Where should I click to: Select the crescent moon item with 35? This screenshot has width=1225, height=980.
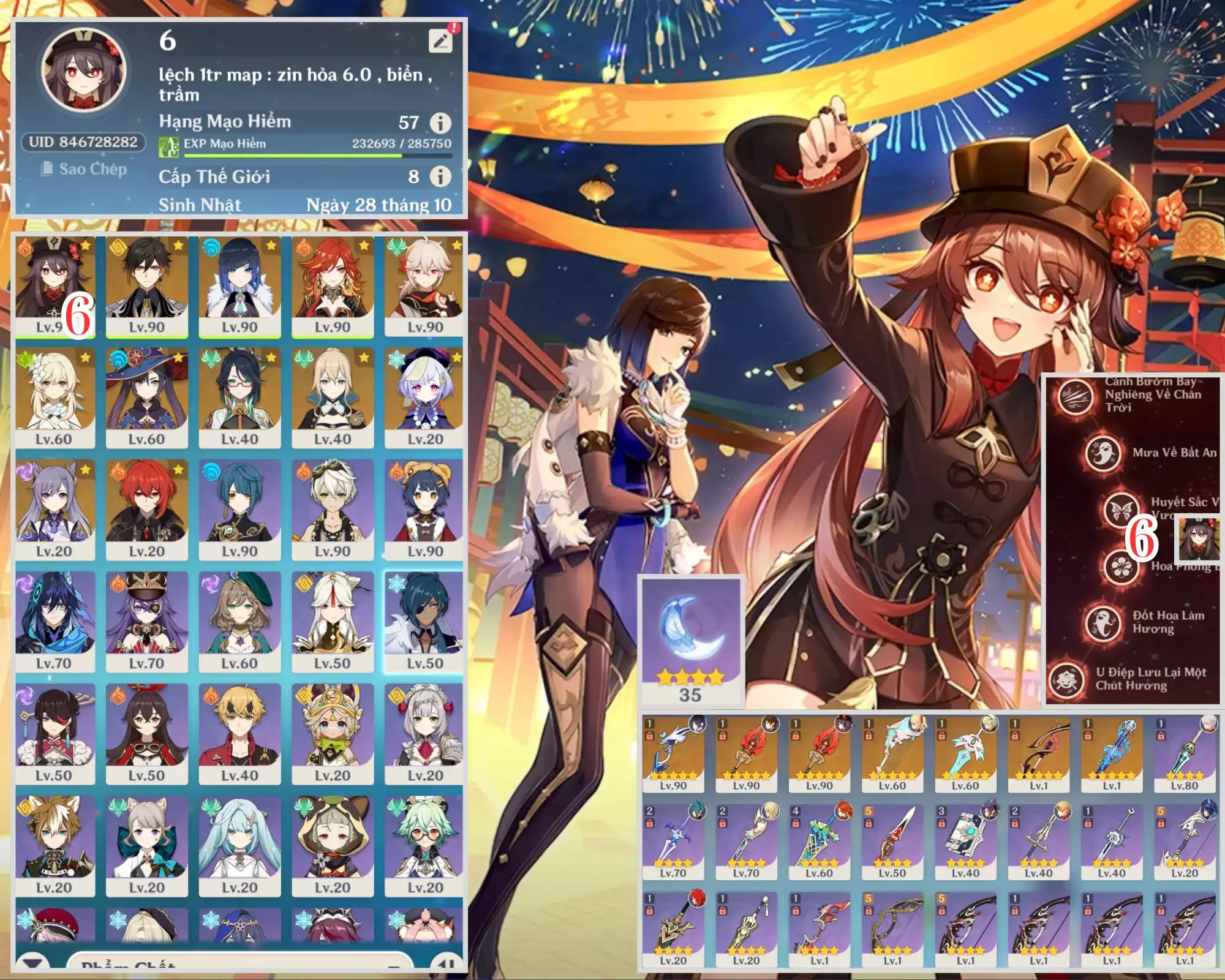pos(690,640)
